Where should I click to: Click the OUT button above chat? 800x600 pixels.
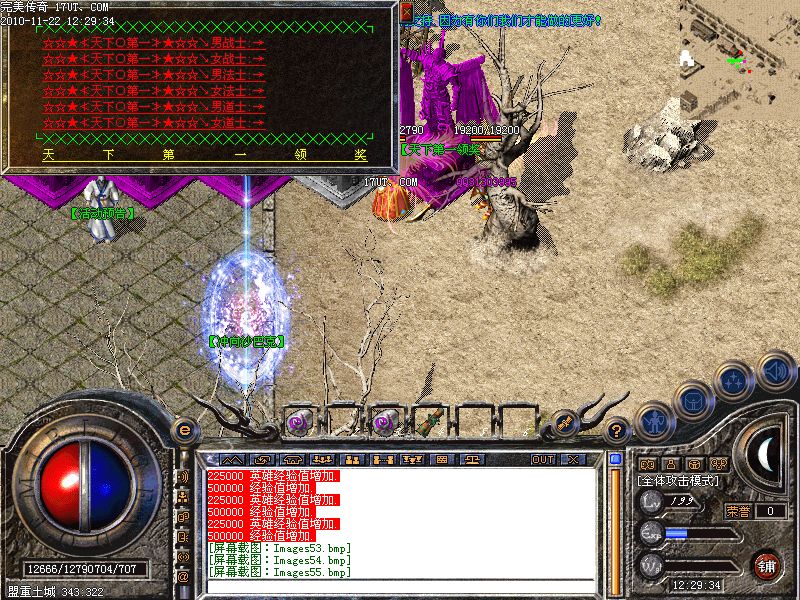coord(543,459)
